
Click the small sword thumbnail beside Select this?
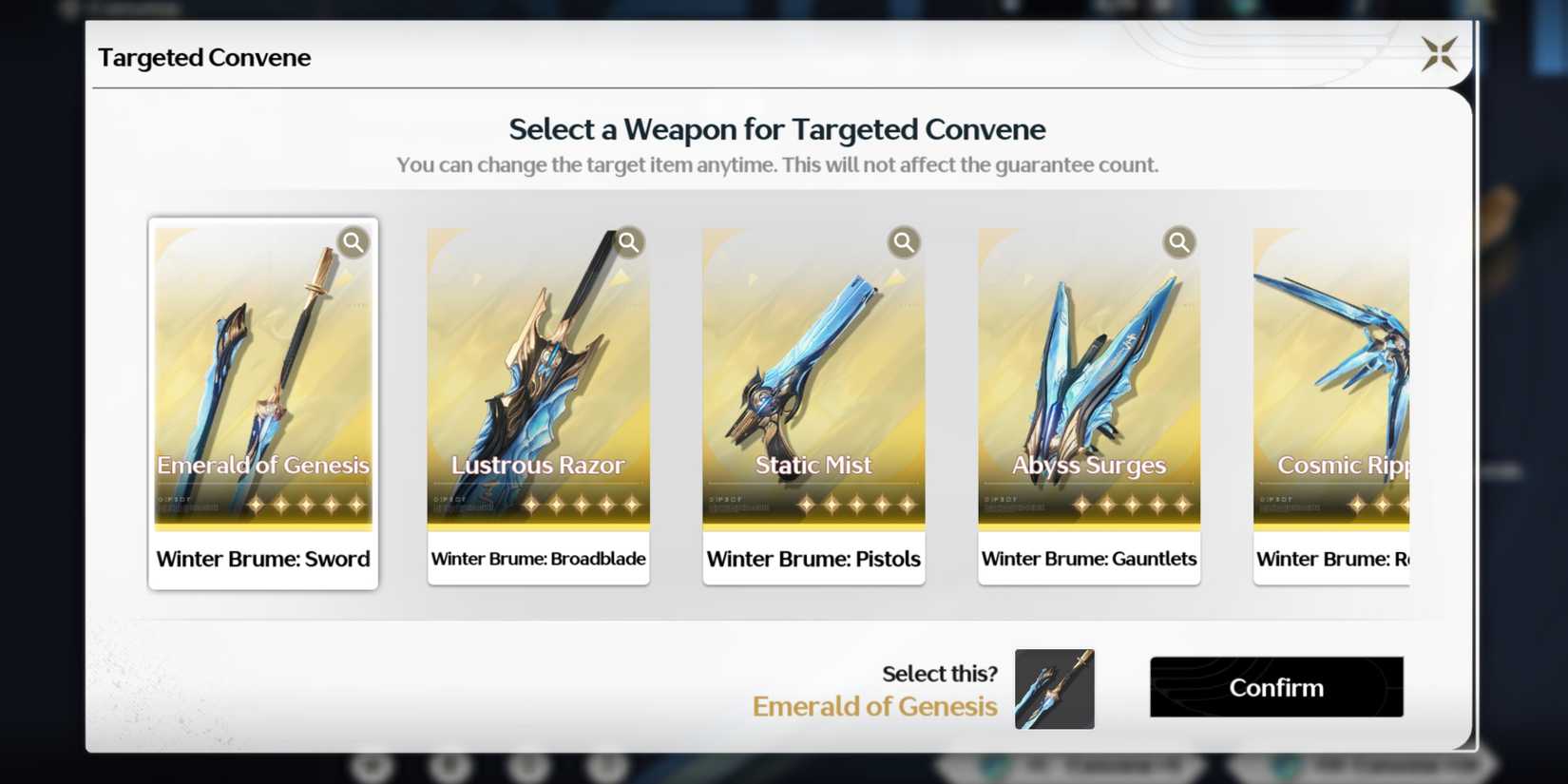[1054, 688]
